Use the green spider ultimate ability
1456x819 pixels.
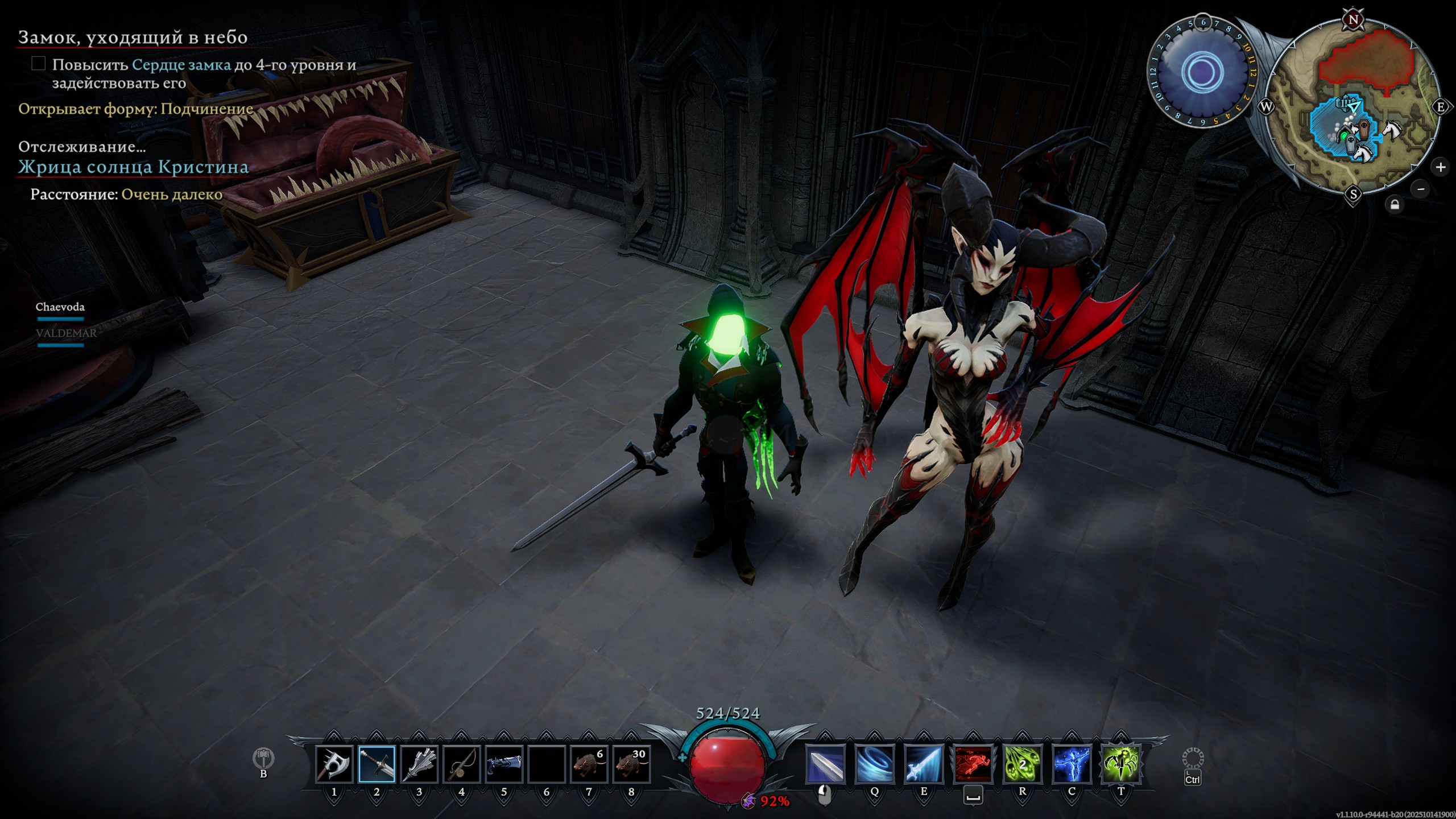point(1121,764)
